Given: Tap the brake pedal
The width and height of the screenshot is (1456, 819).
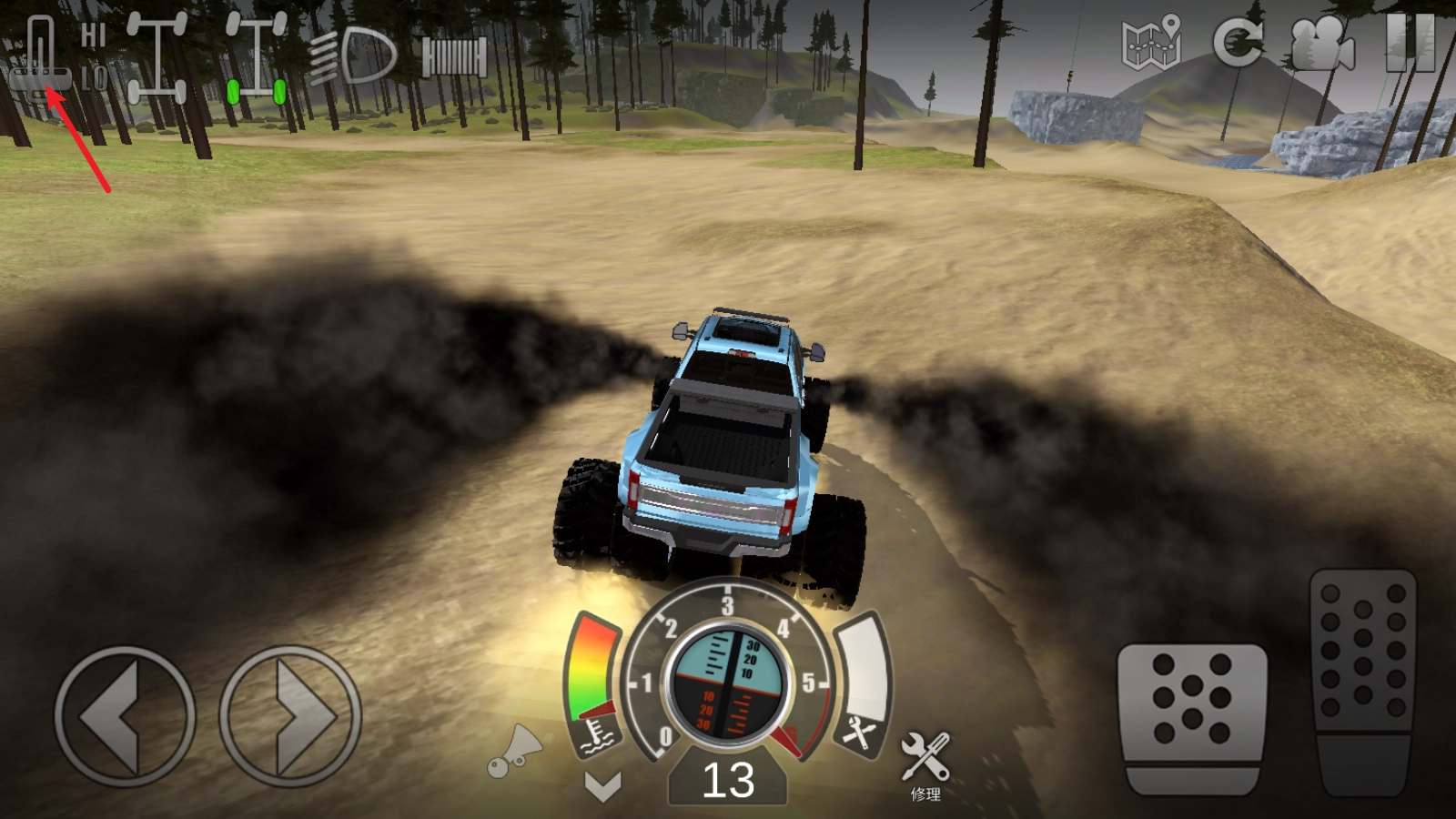Looking at the screenshot, I should coord(1192,716).
